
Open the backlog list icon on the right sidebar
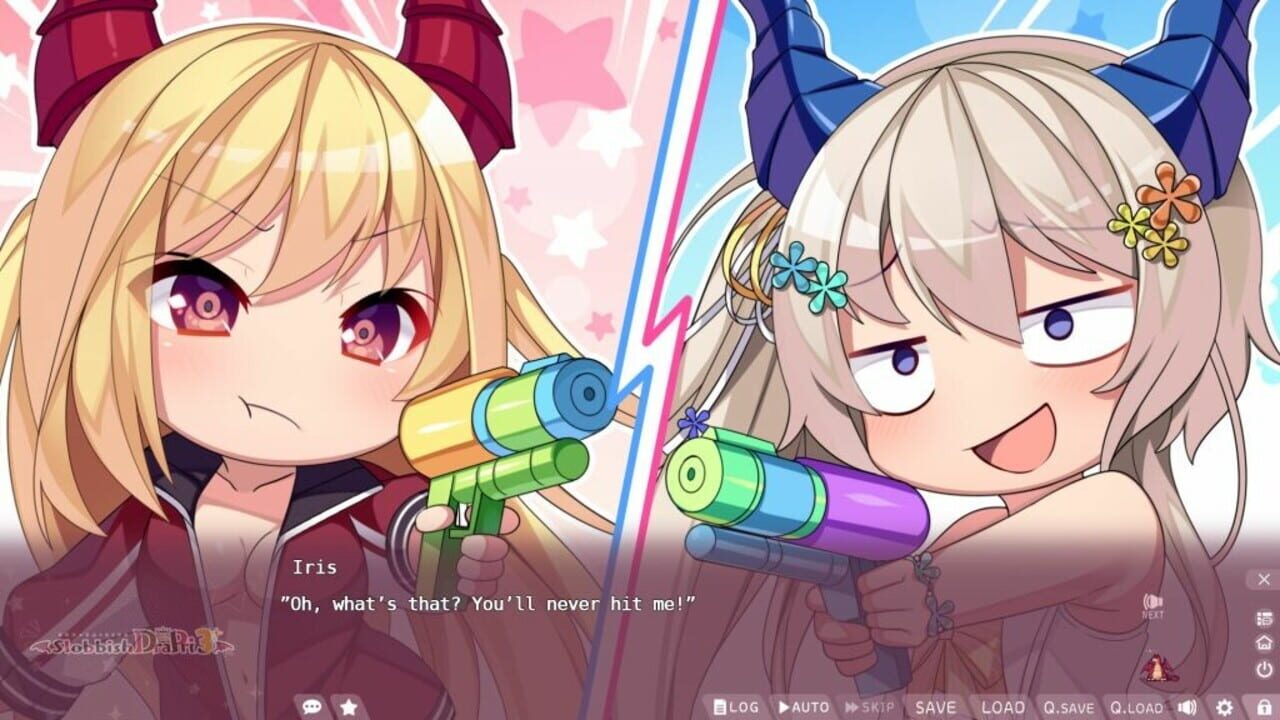[x=1263, y=618]
